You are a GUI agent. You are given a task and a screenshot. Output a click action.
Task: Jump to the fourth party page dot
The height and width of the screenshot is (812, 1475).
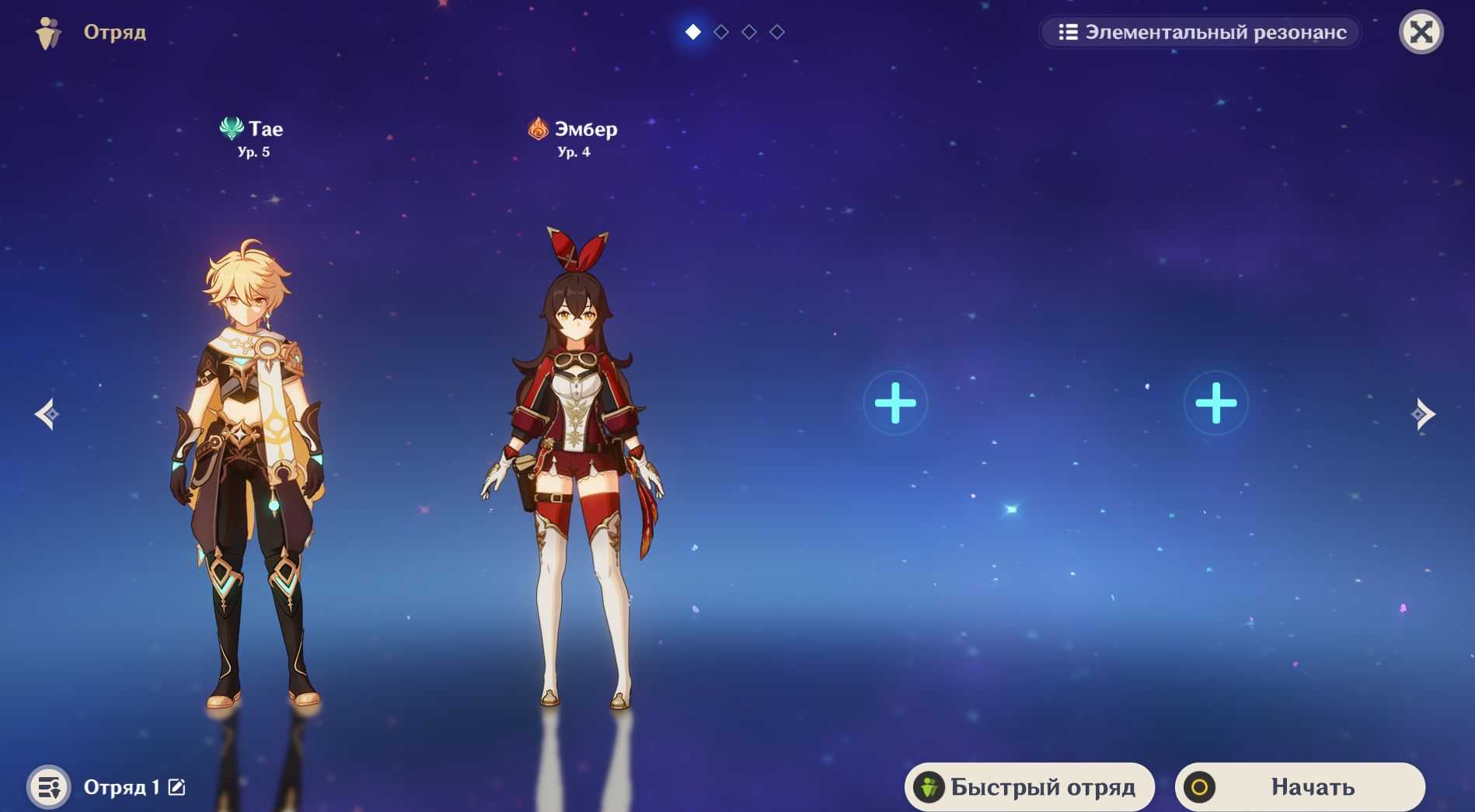[777, 32]
